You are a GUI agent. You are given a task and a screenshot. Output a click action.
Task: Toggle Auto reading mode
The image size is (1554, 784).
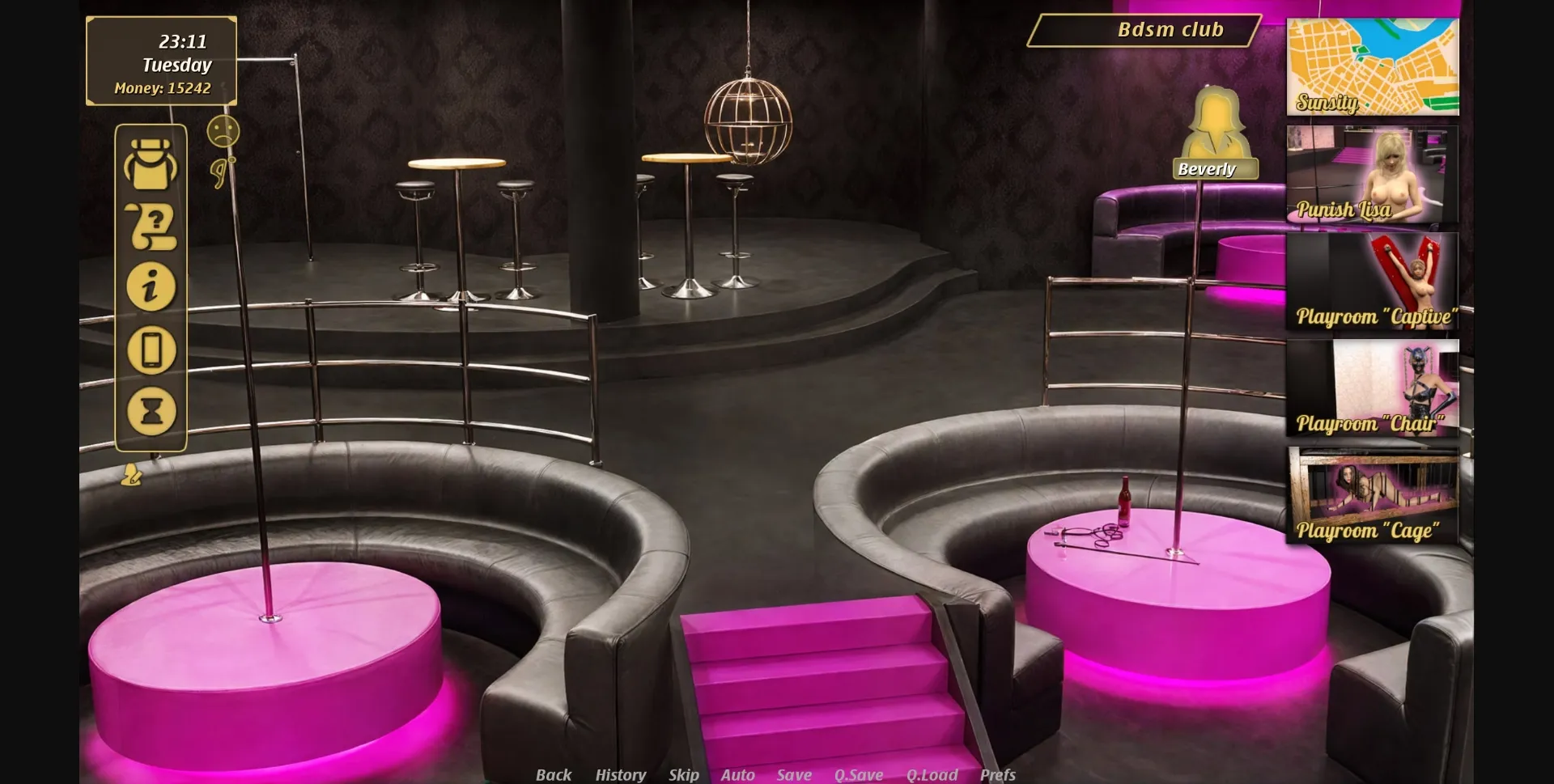[737, 774]
